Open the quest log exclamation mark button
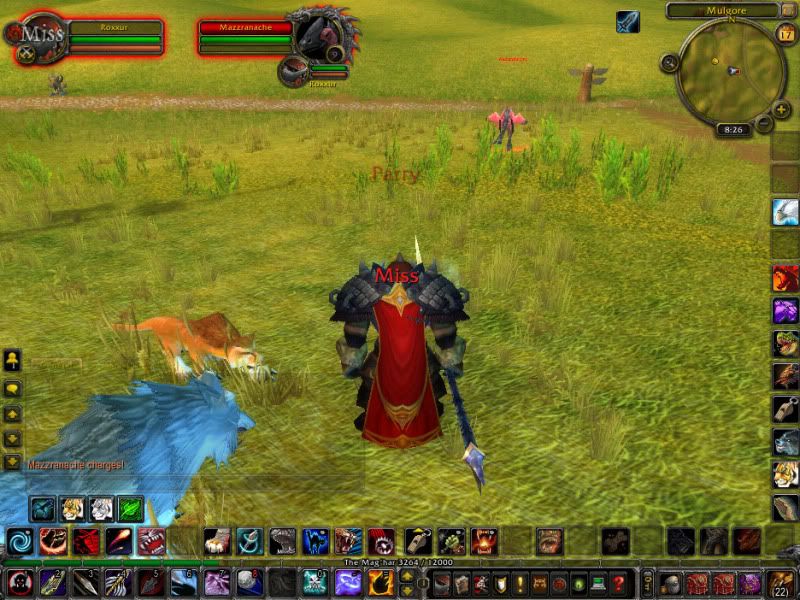 point(517,582)
